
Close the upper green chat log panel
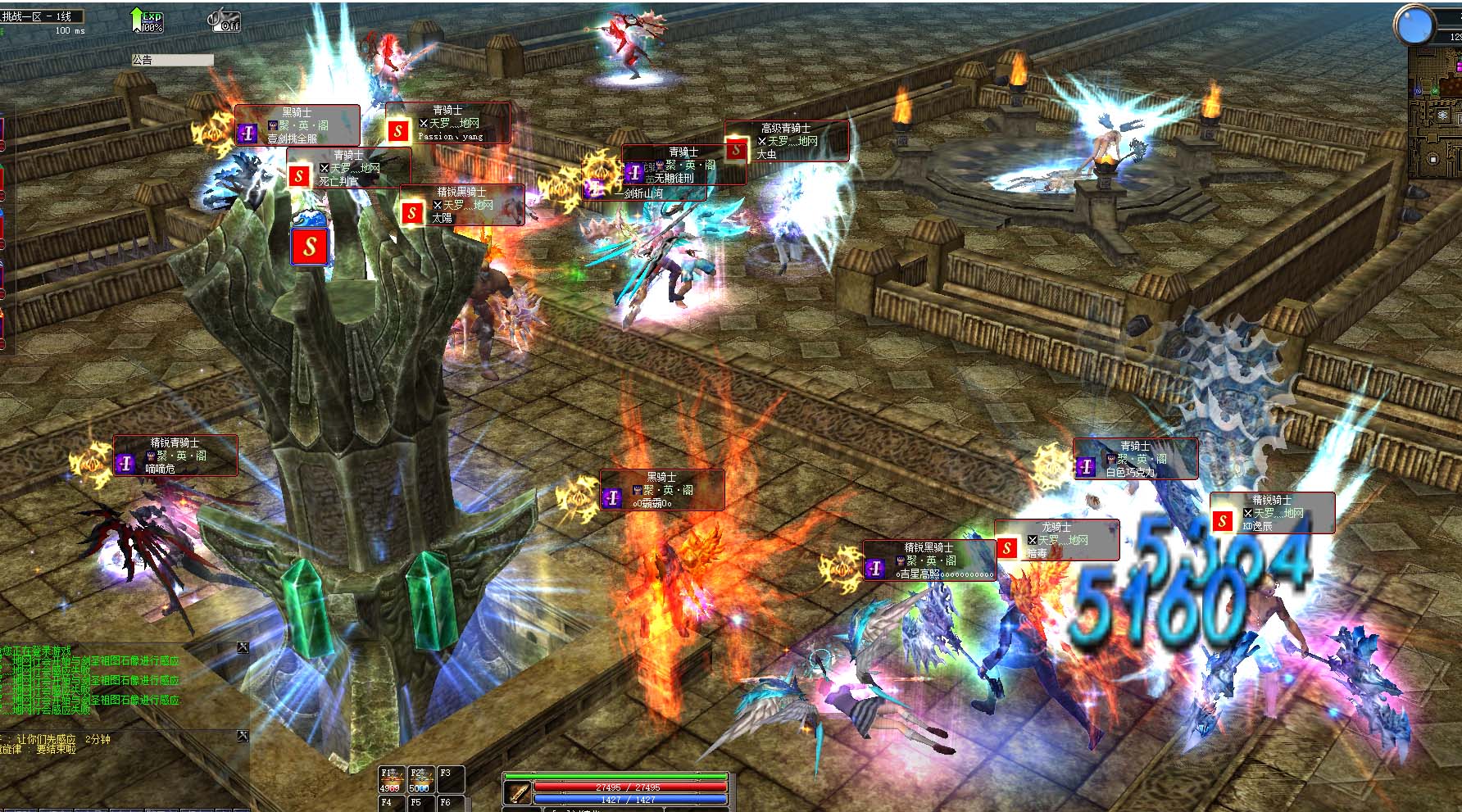[x=243, y=647]
